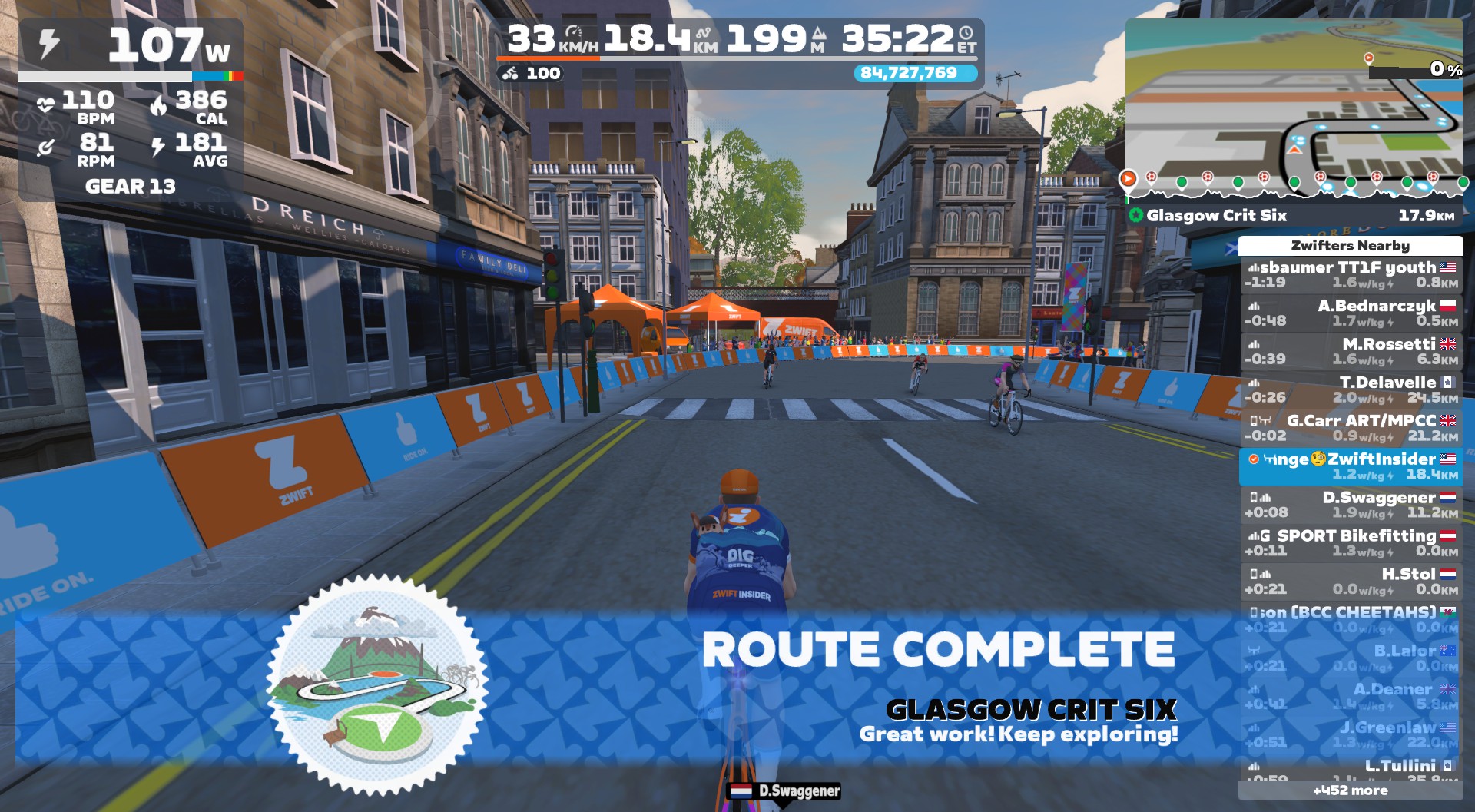Choose A.Bednarczyk from the Zwifters Nearby list
The image size is (1475, 812).
tap(1350, 313)
